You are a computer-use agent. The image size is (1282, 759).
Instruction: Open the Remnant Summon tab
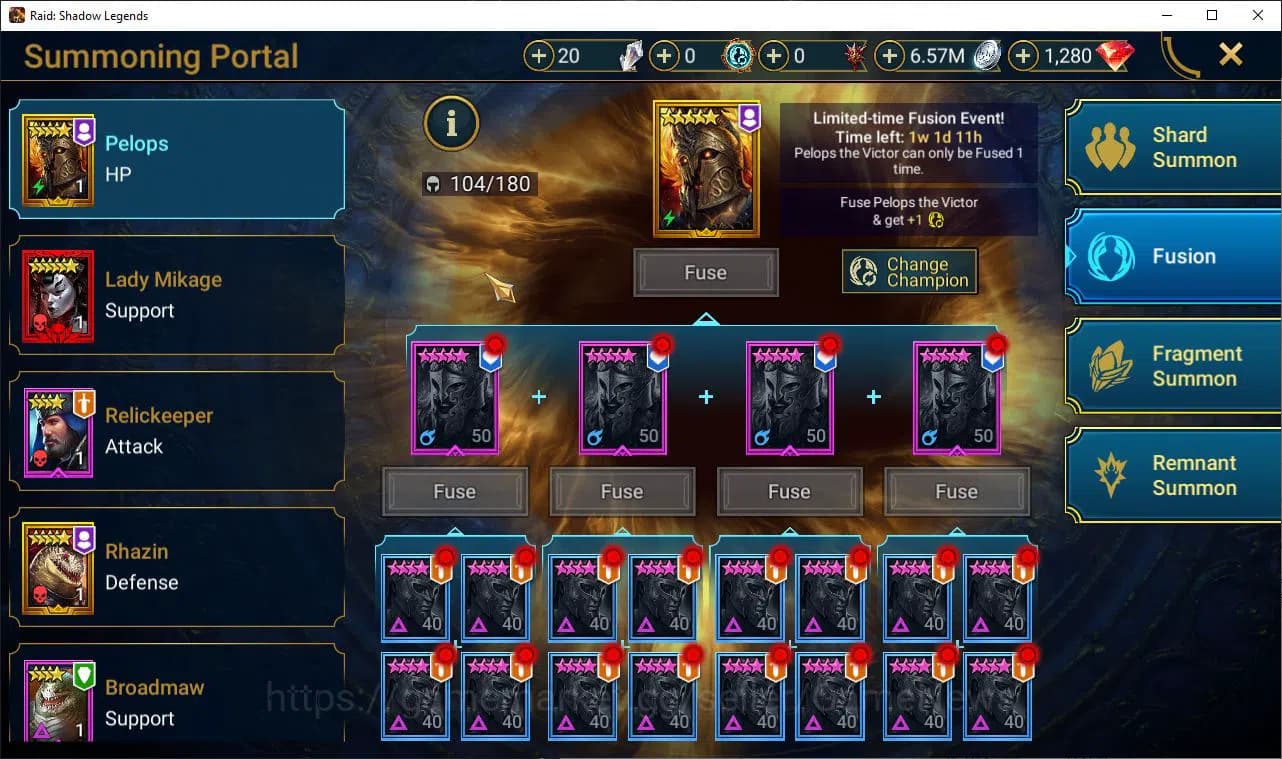[1172, 475]
